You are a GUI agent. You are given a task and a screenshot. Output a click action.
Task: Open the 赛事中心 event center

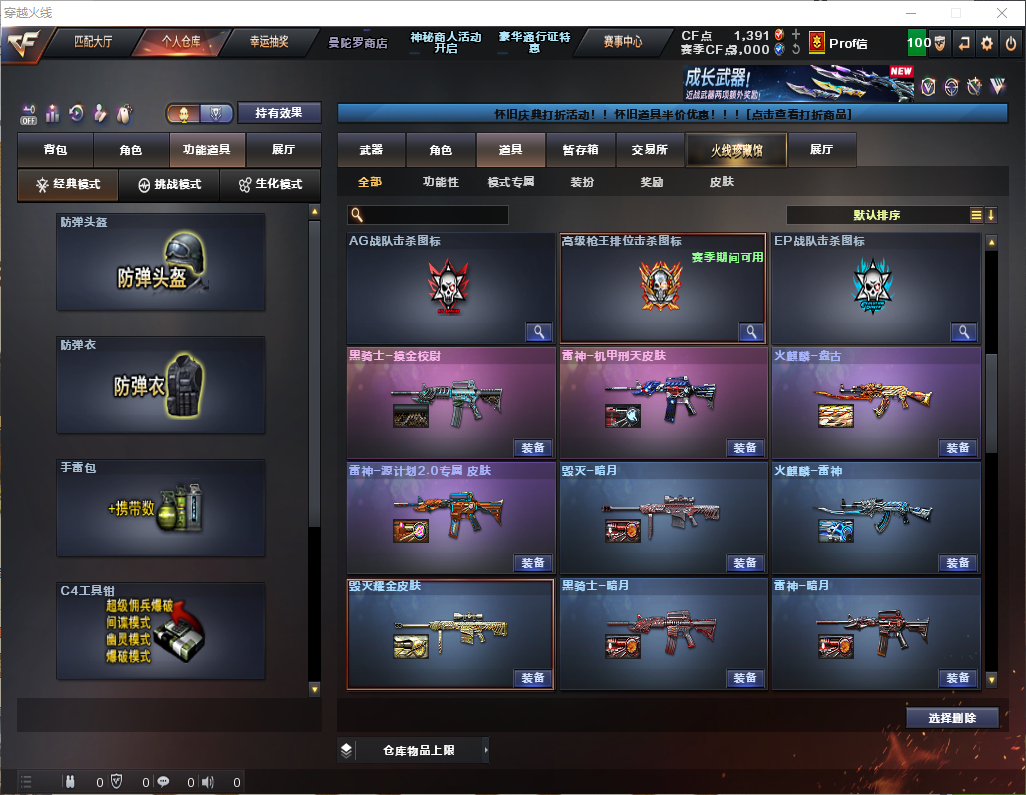(x=622, y=42)
